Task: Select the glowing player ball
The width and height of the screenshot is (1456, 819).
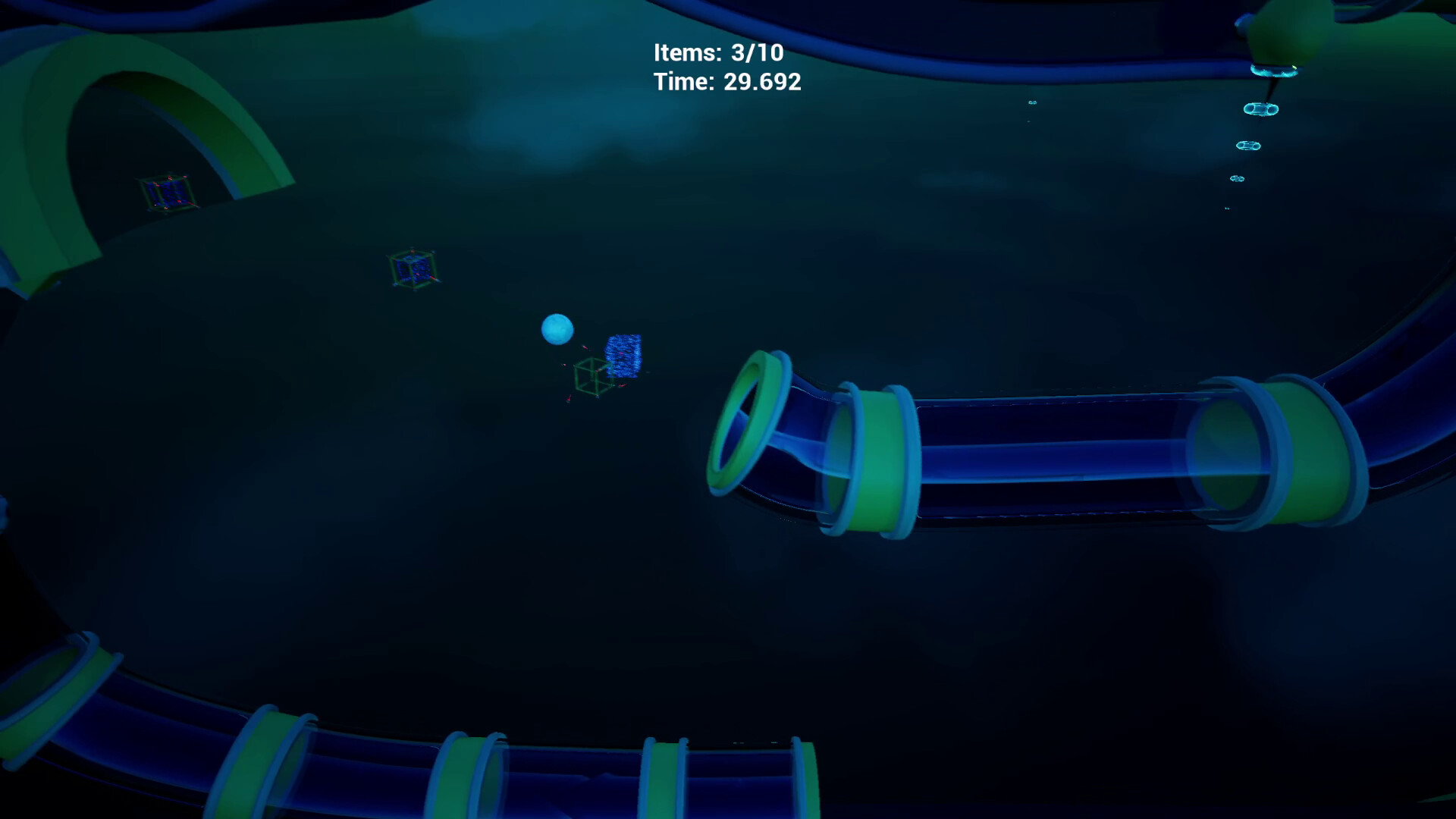Action: pyautogui.click(x=557, y=328)
